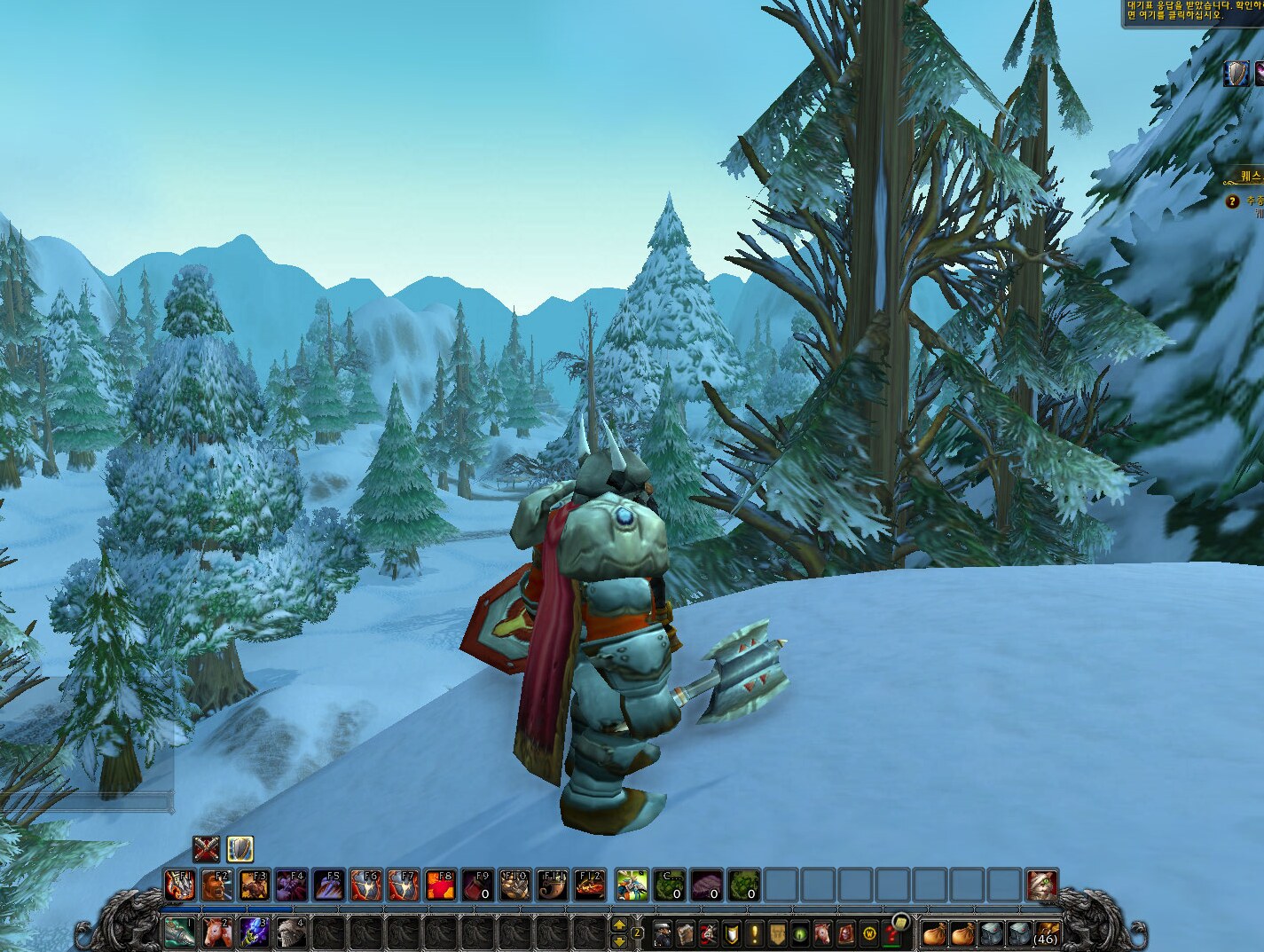Viewport: 1264px width, 952px height.
Task: Click the tracked quest question mark icon
Action: (1231, 202)
